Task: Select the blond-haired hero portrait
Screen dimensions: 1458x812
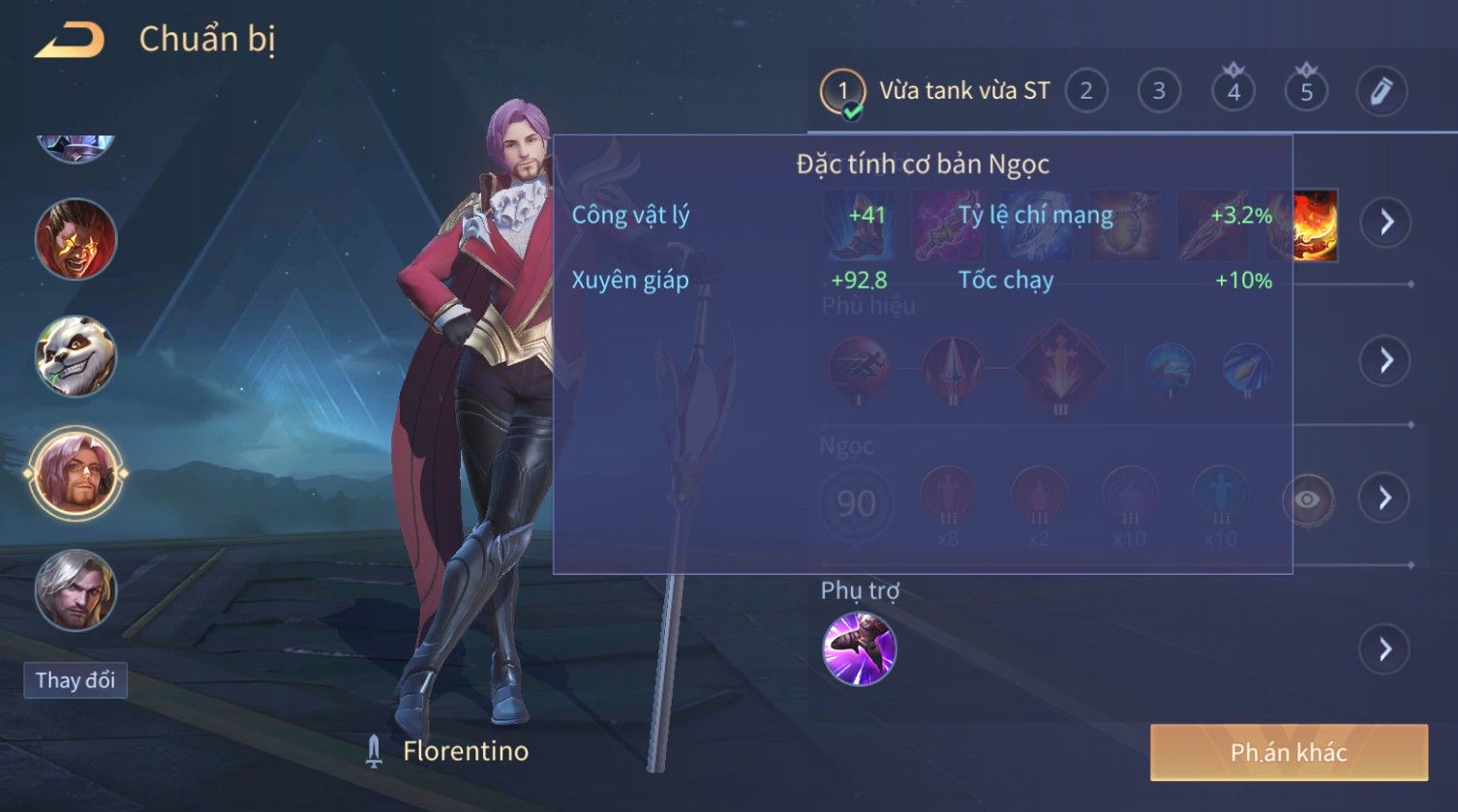Action: point(76,589)
